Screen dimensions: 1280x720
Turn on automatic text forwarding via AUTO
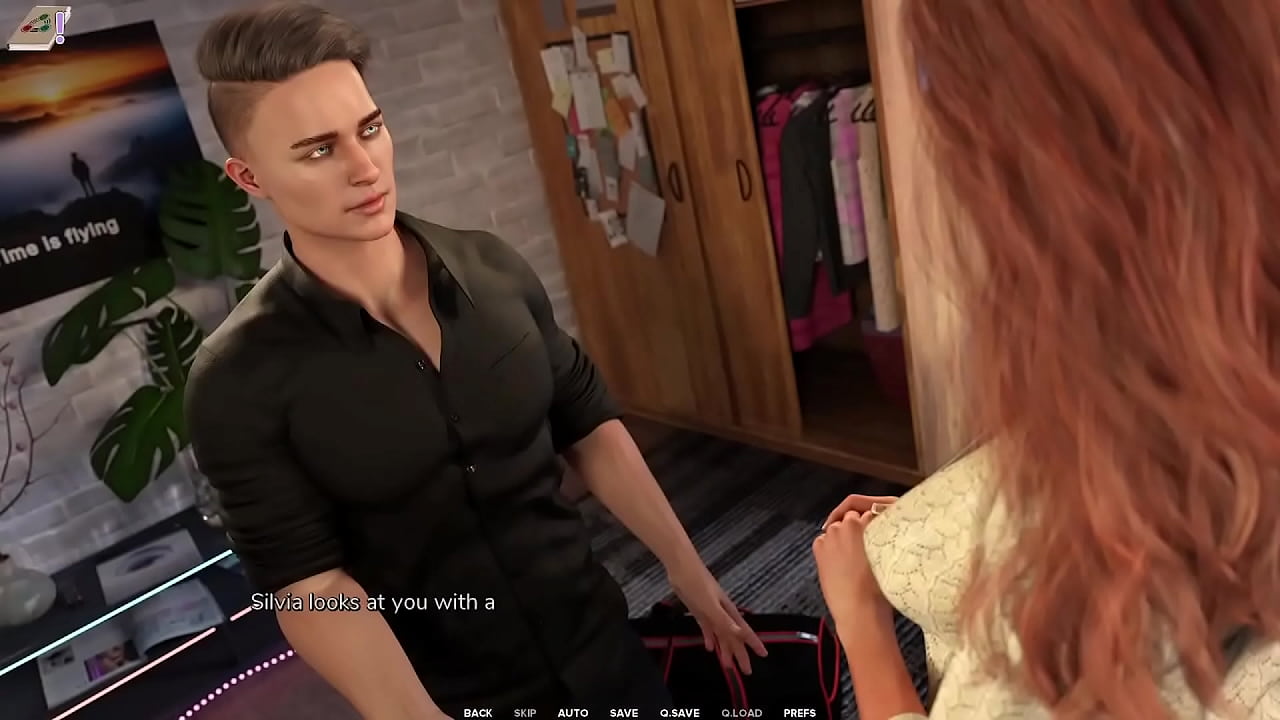574,713
